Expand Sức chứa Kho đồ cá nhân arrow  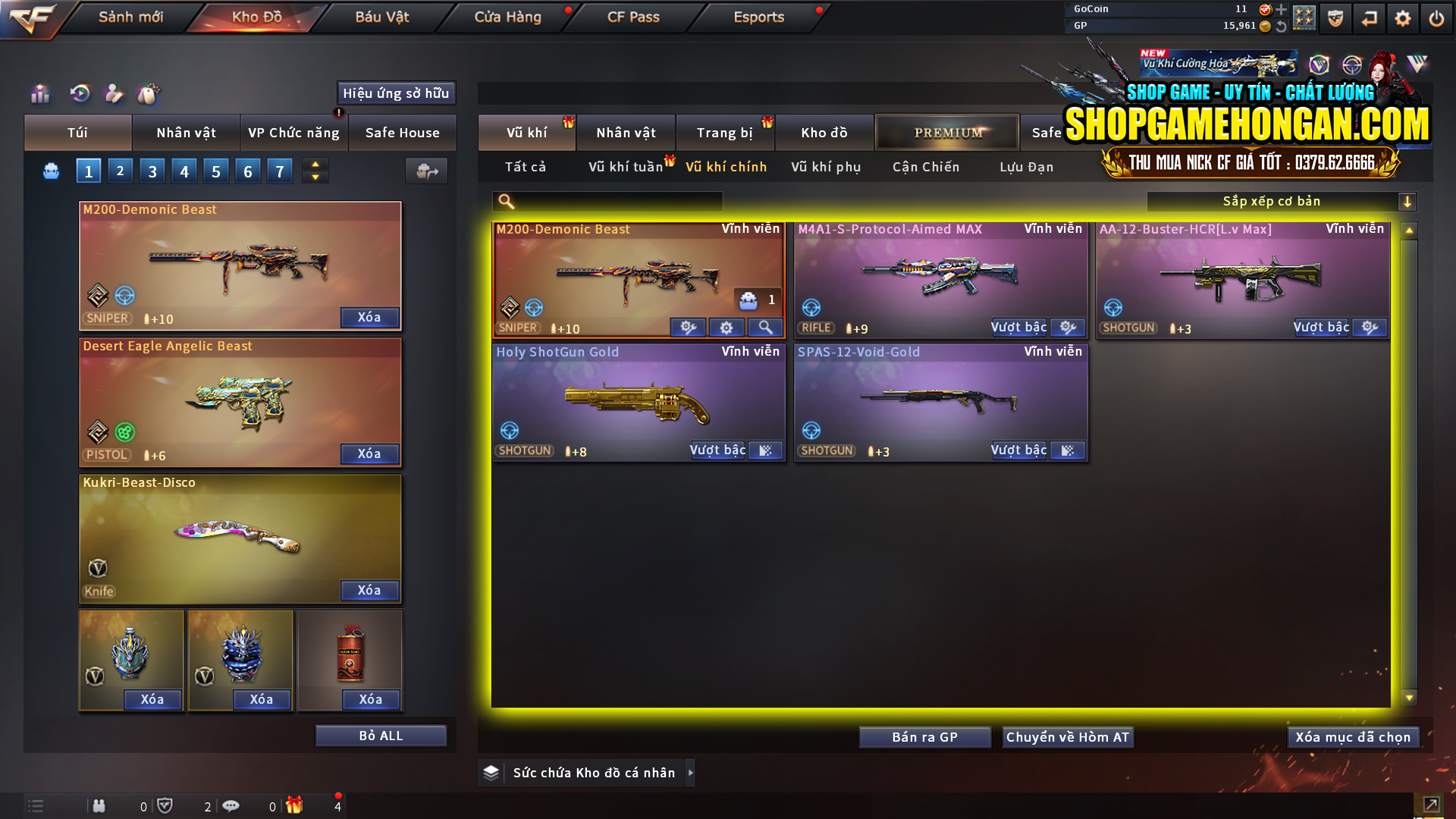(x=691, y=772)
